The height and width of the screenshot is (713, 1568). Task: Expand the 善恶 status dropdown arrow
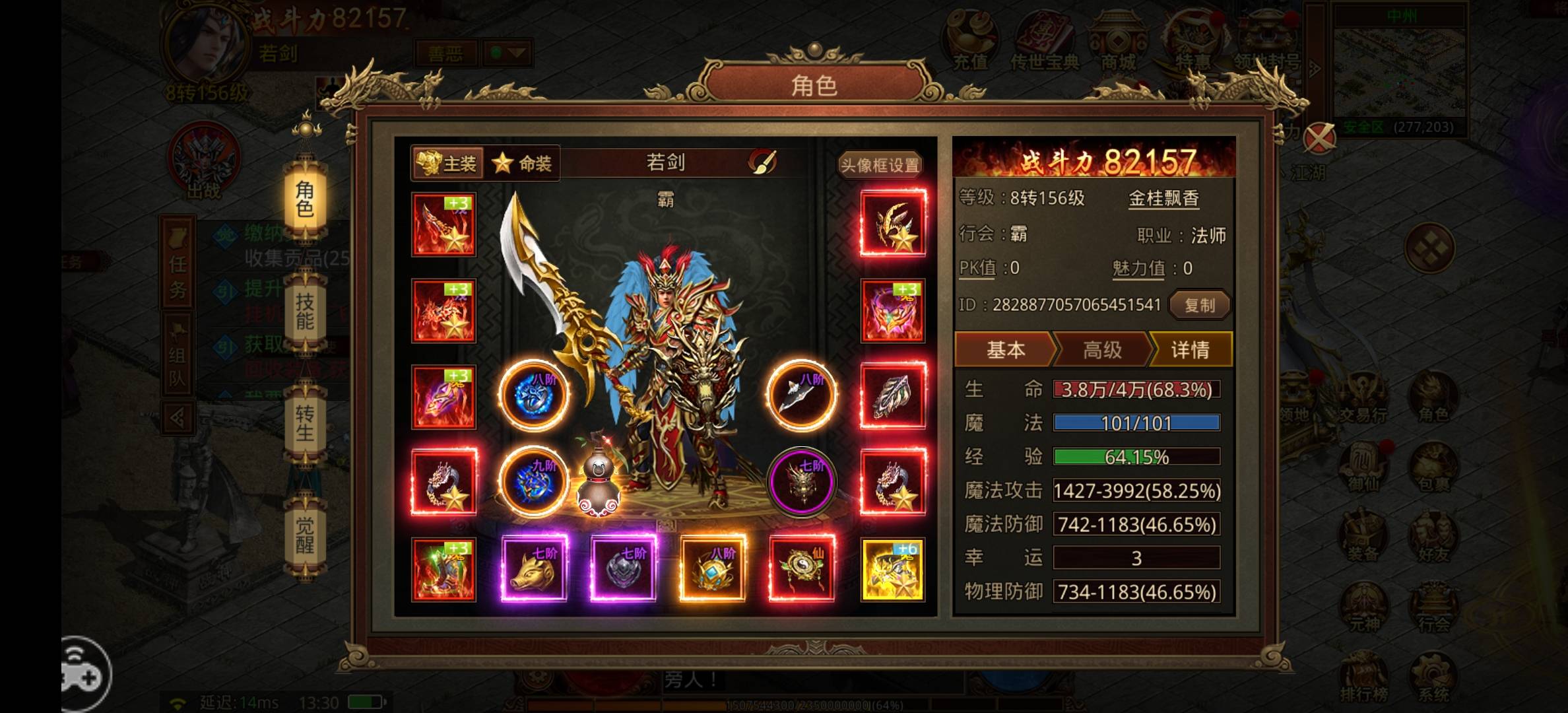click(517, 54)
